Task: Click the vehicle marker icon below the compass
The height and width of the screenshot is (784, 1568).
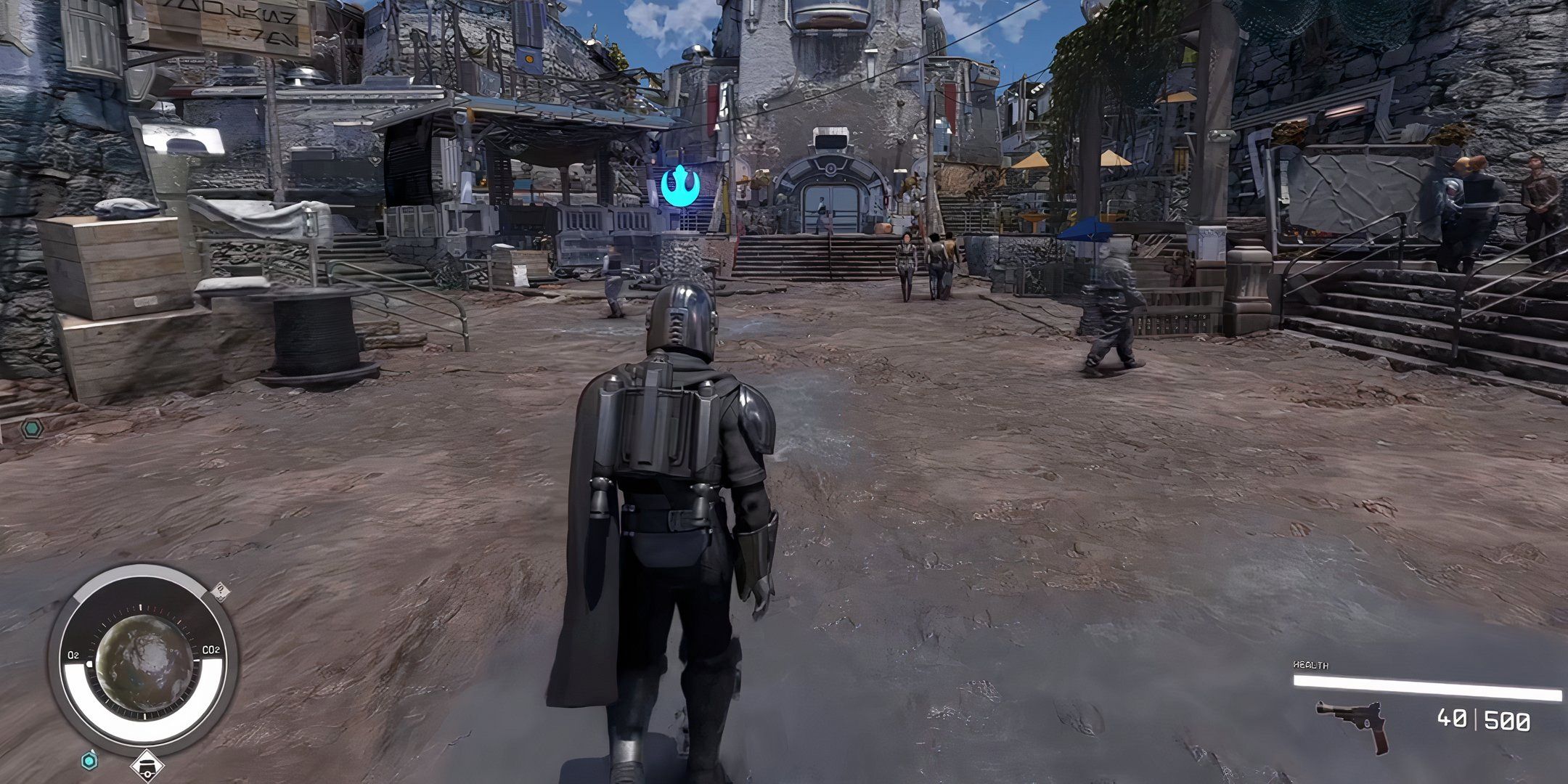Action: click(x=147, y=764)
